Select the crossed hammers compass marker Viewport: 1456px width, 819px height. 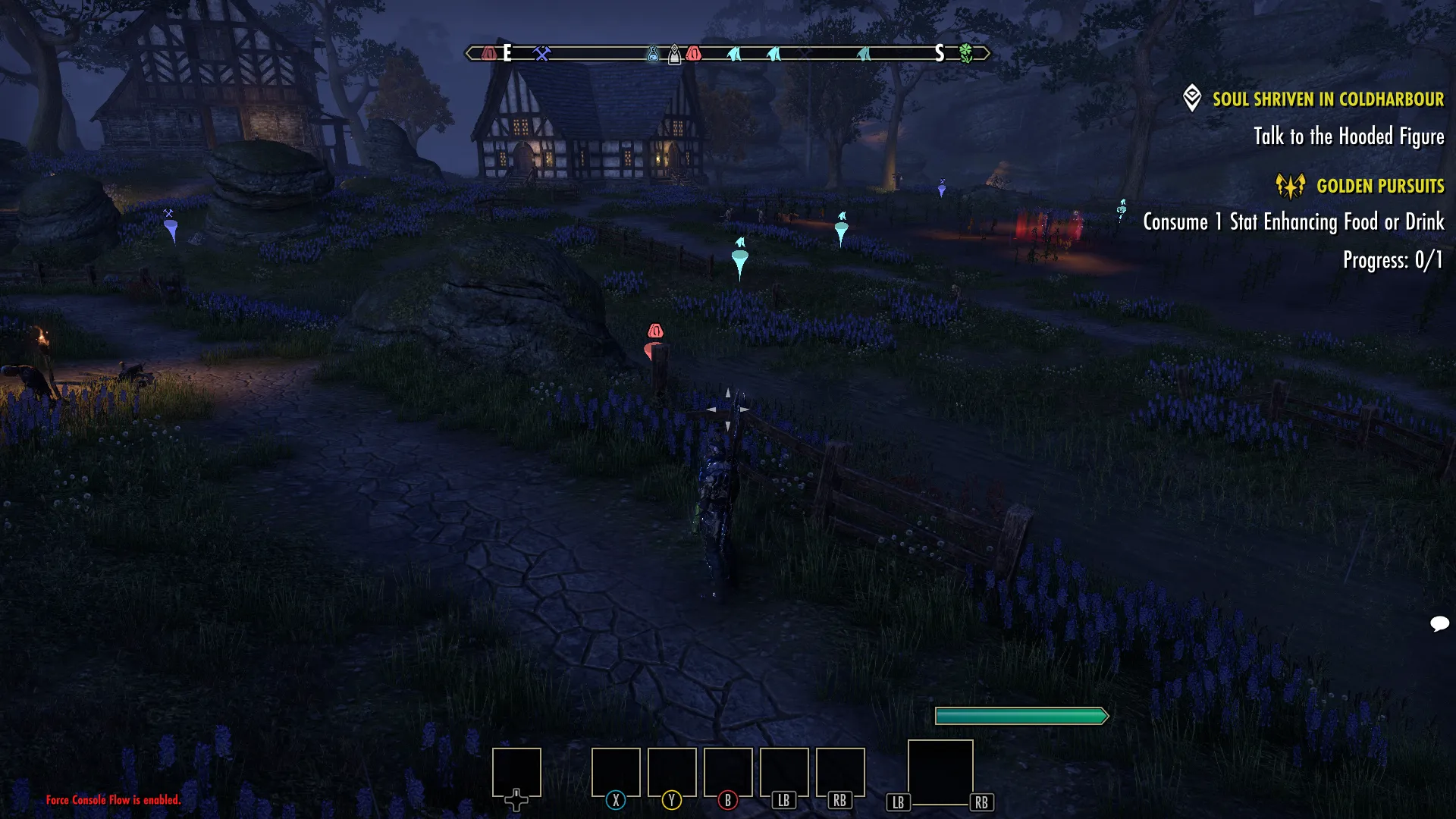pyautogui.click(x=541, y=53)
